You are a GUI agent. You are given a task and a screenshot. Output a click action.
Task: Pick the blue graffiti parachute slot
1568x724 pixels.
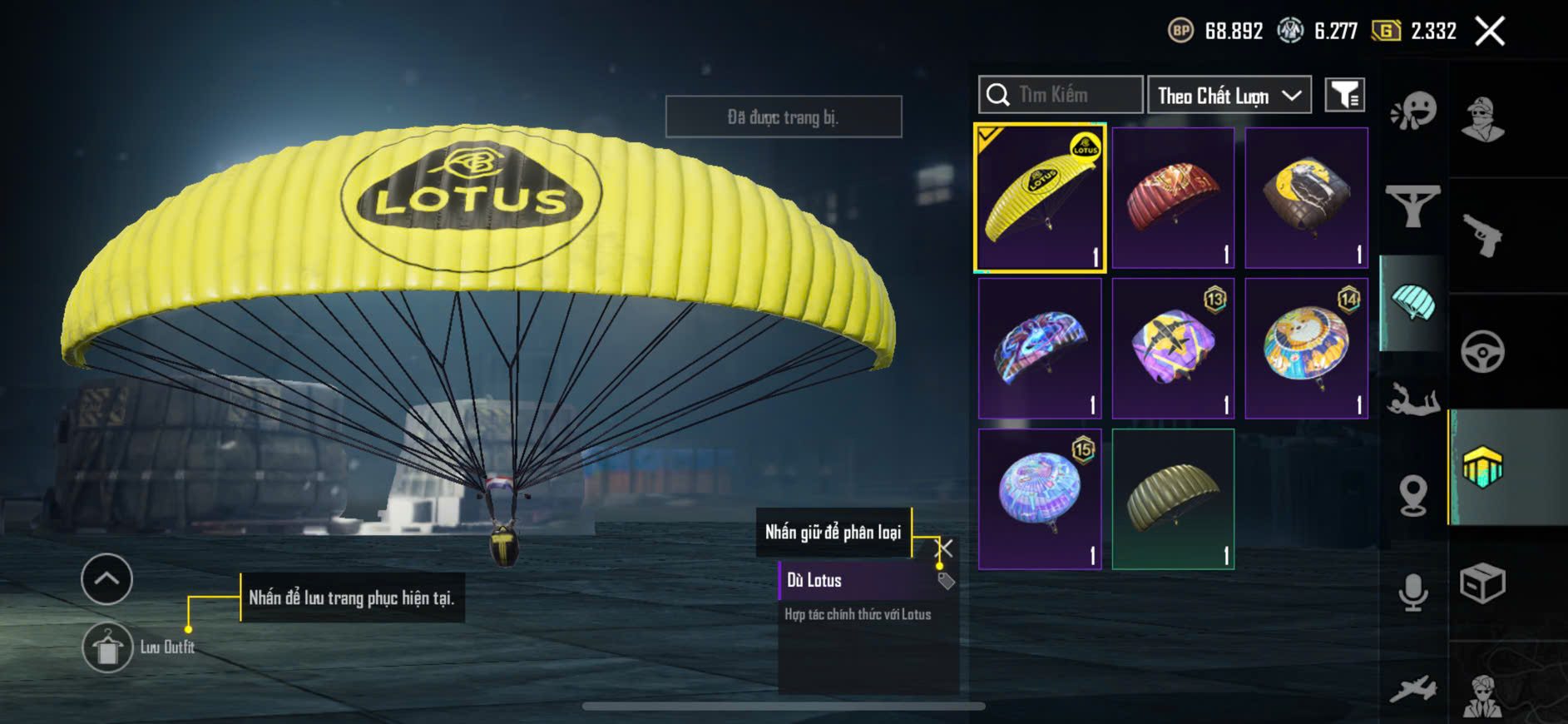click(x=1040, y=349)
